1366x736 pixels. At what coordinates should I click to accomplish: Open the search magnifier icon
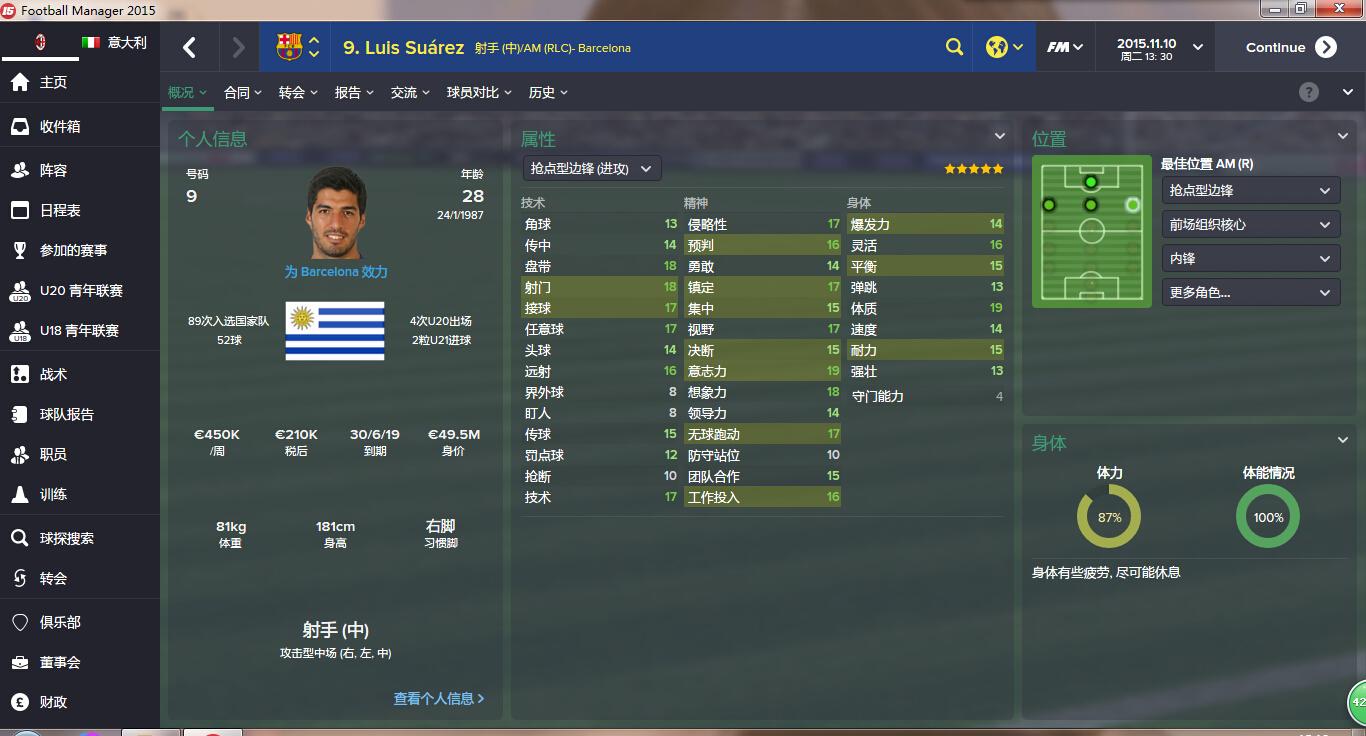[x=955, y=48]
